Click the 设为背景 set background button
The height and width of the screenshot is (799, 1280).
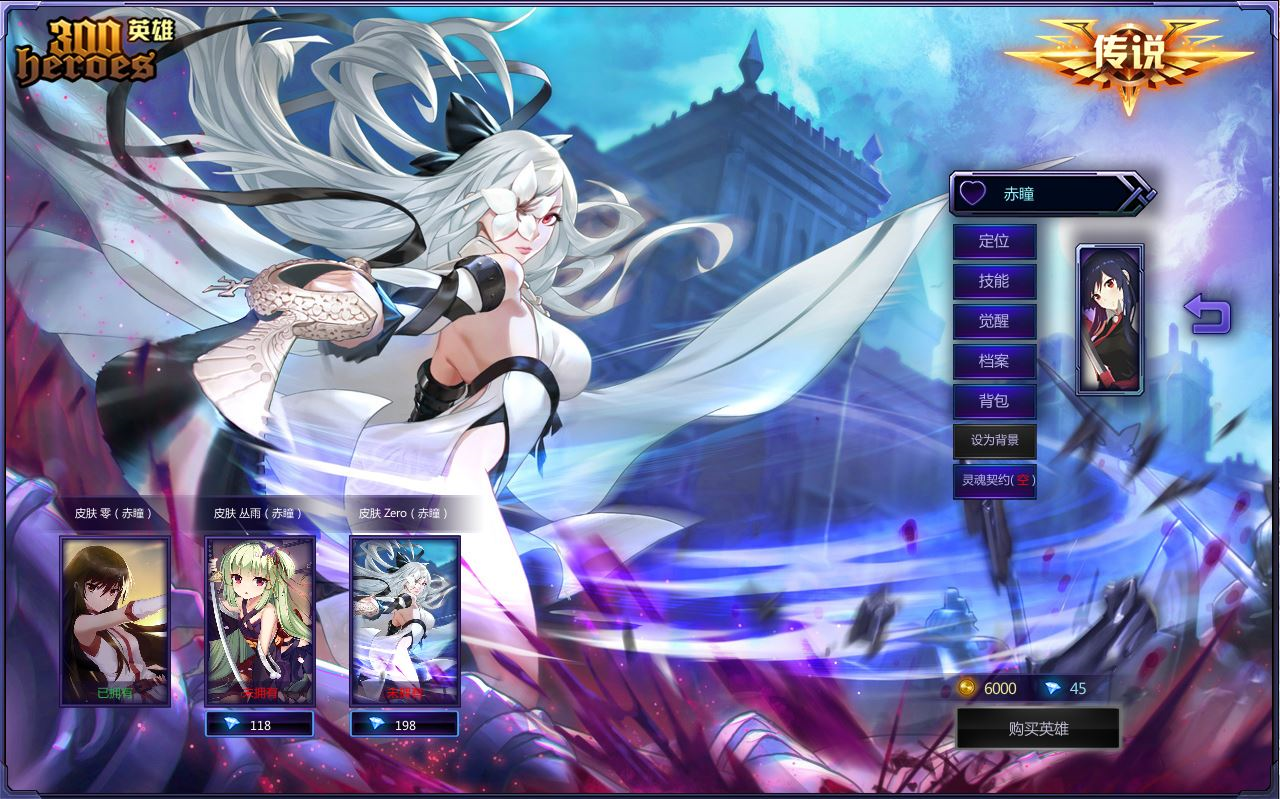[994, 441]
